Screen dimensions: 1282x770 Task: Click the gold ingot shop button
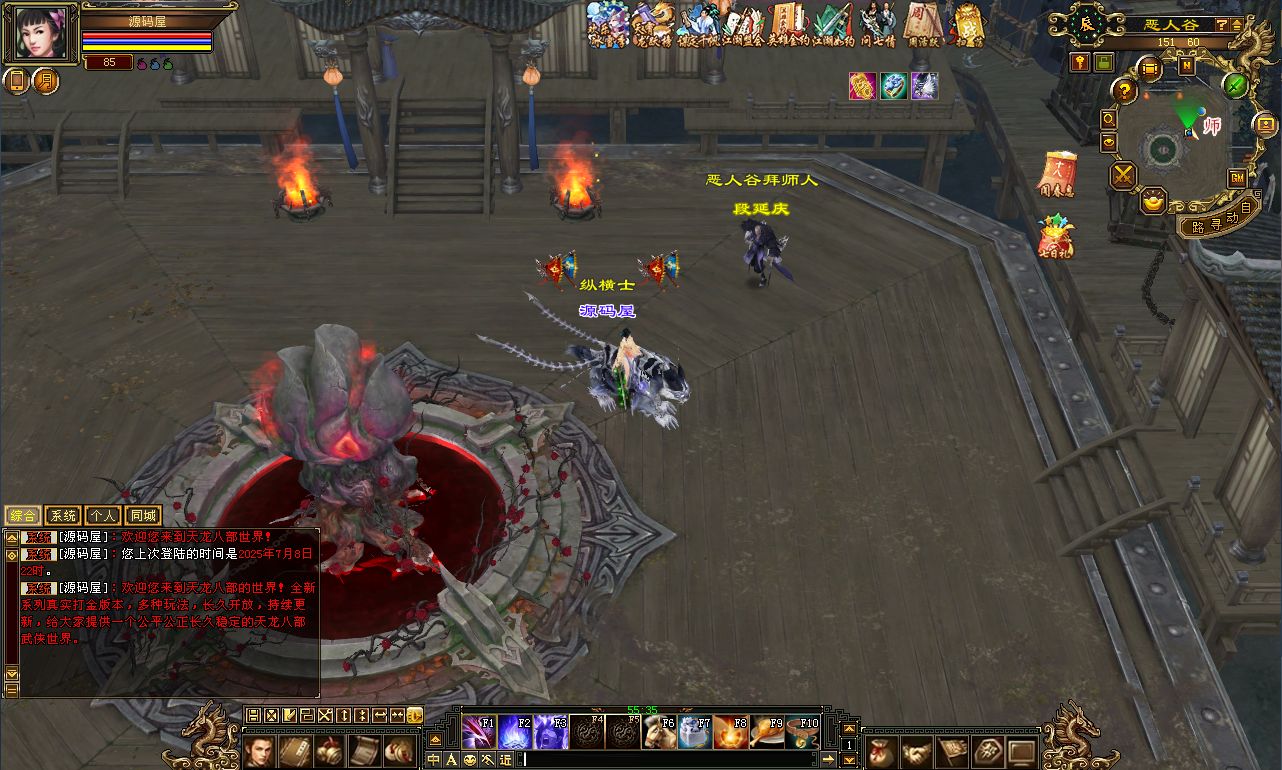(1154, 201)
